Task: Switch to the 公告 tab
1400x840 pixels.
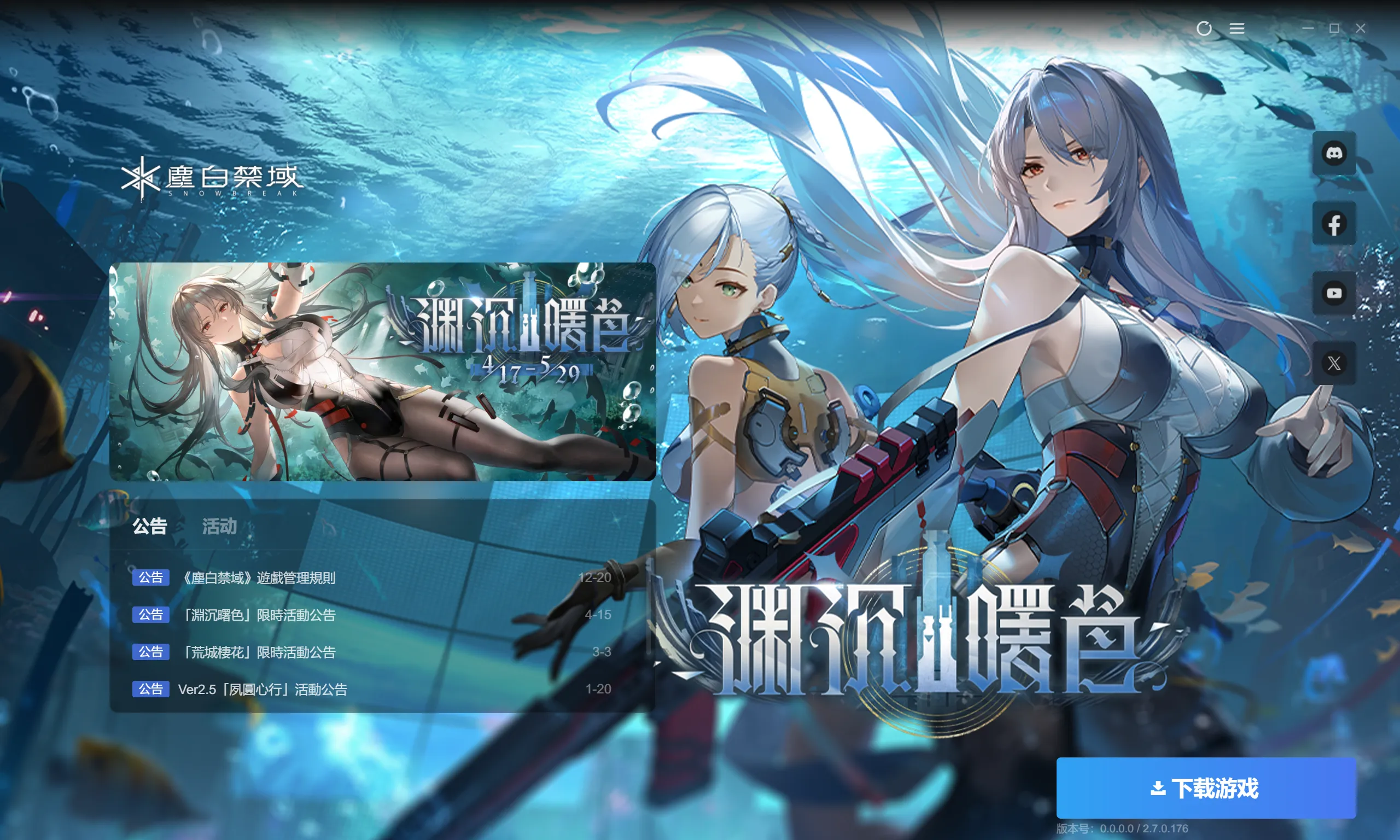Action: 150,527
